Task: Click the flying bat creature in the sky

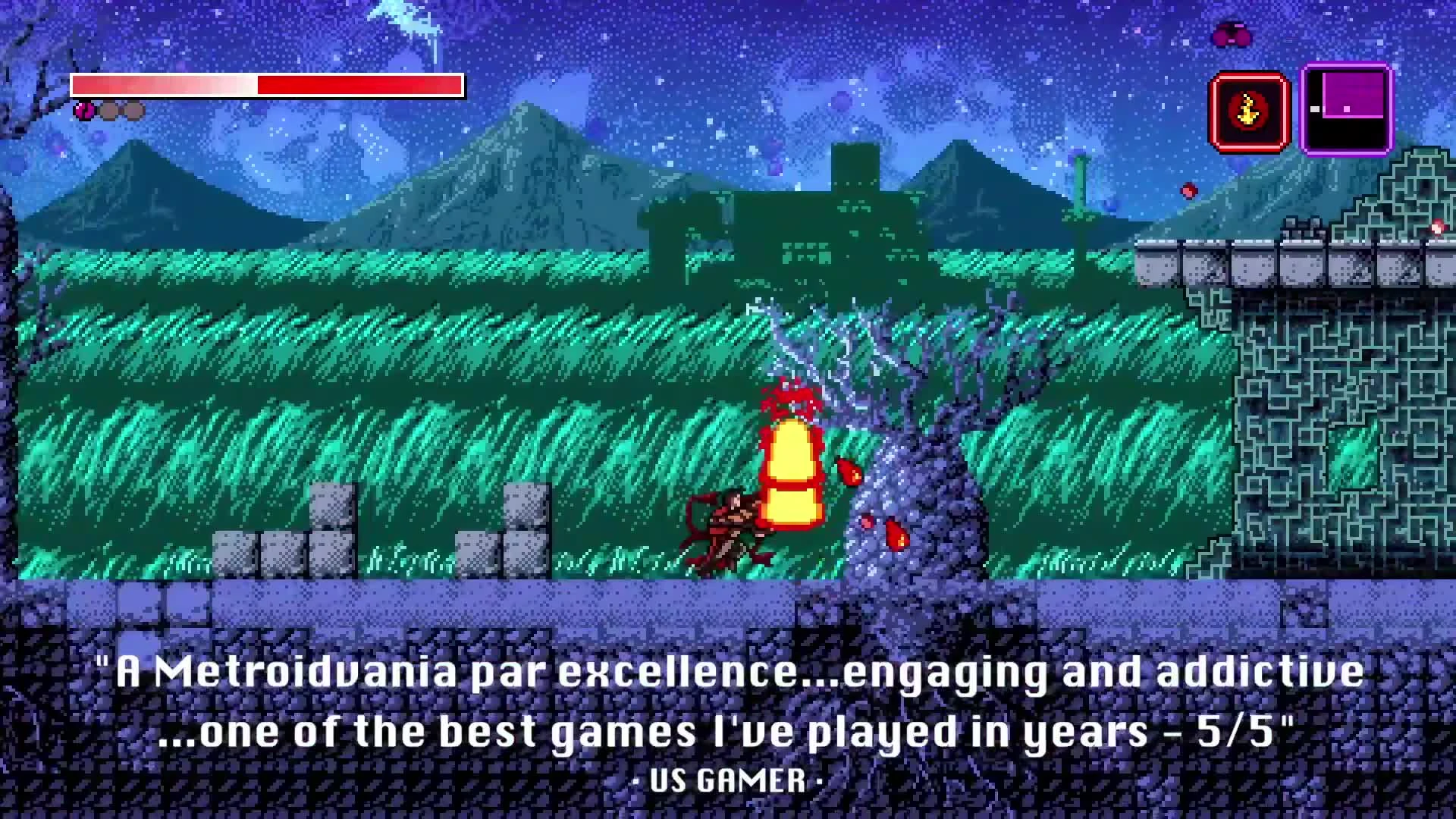Action: click(x=1232, y=34)
